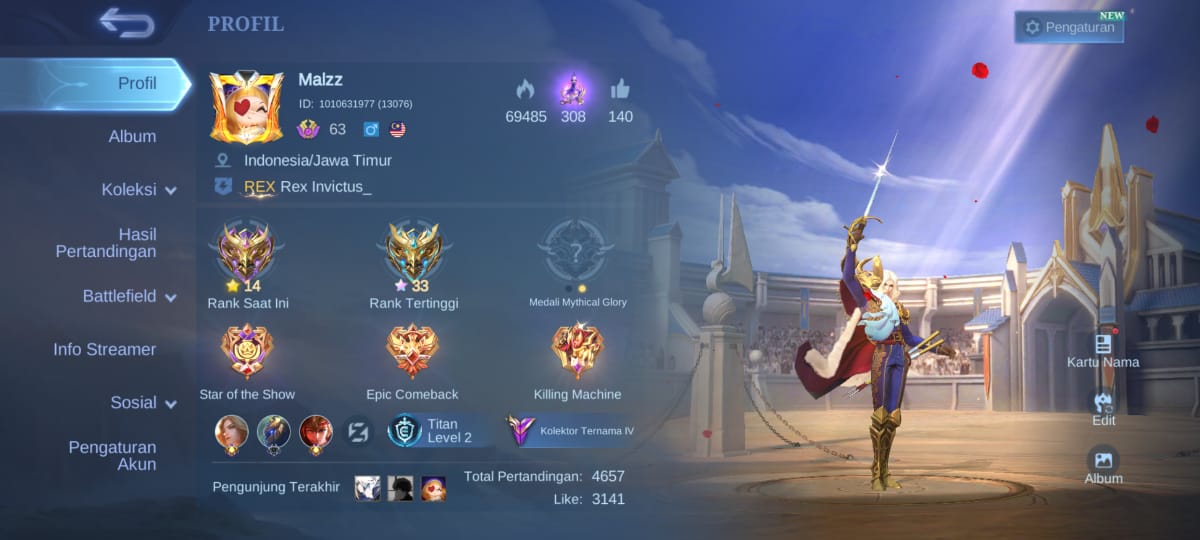
Task: Open Pengaturan Akun account settings
Action: click(x=112, y=455)
